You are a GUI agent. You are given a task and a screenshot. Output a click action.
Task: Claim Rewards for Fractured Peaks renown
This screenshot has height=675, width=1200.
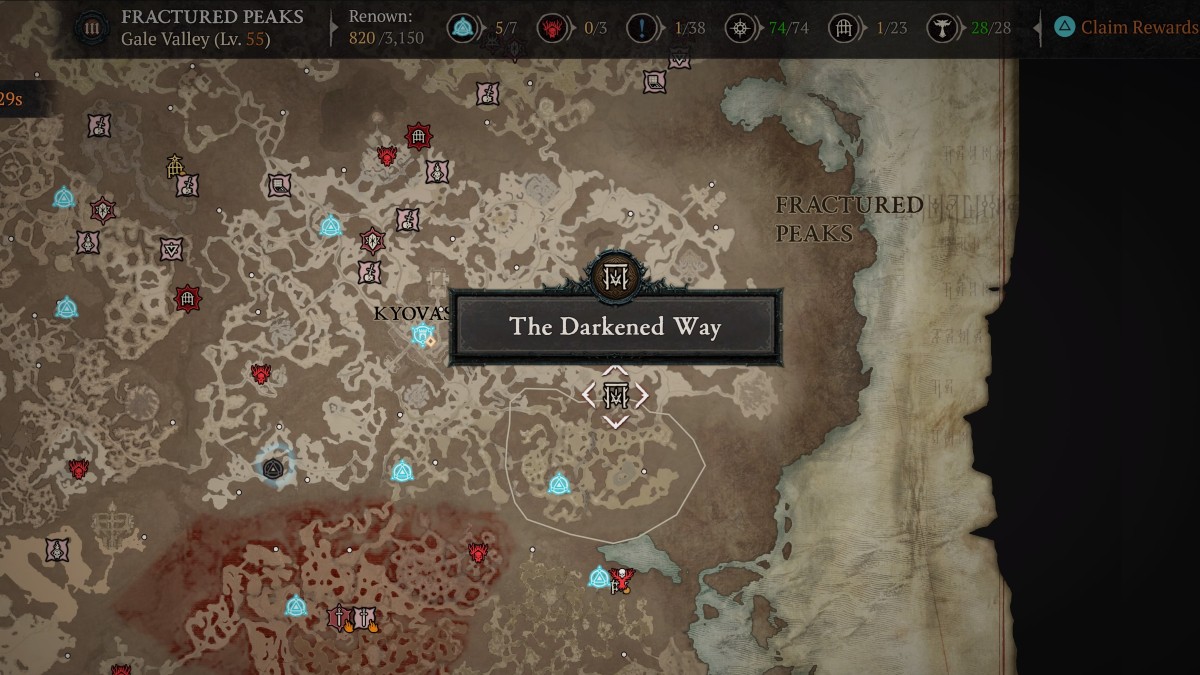1129,28
